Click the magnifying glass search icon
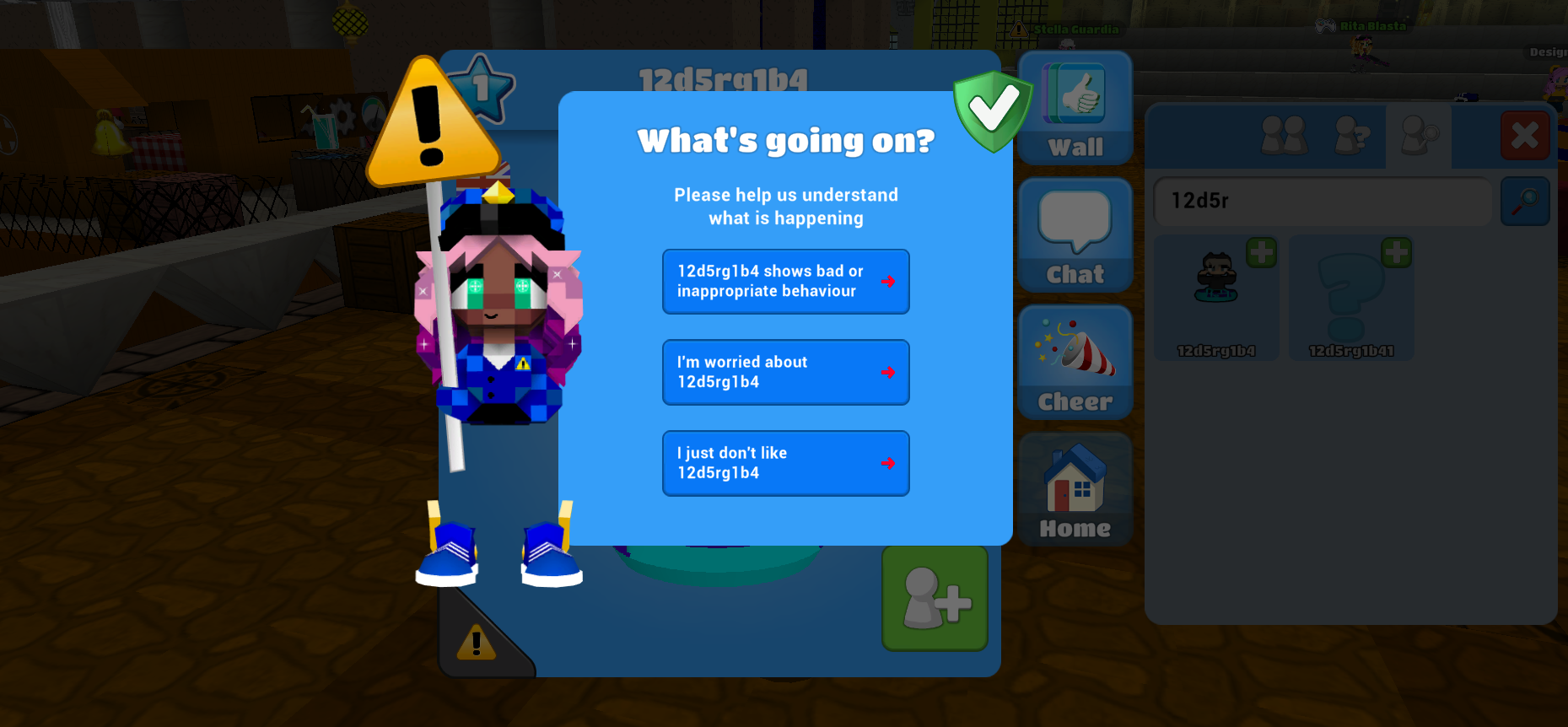The image size is (1568, 727). tap(1525, 202)
